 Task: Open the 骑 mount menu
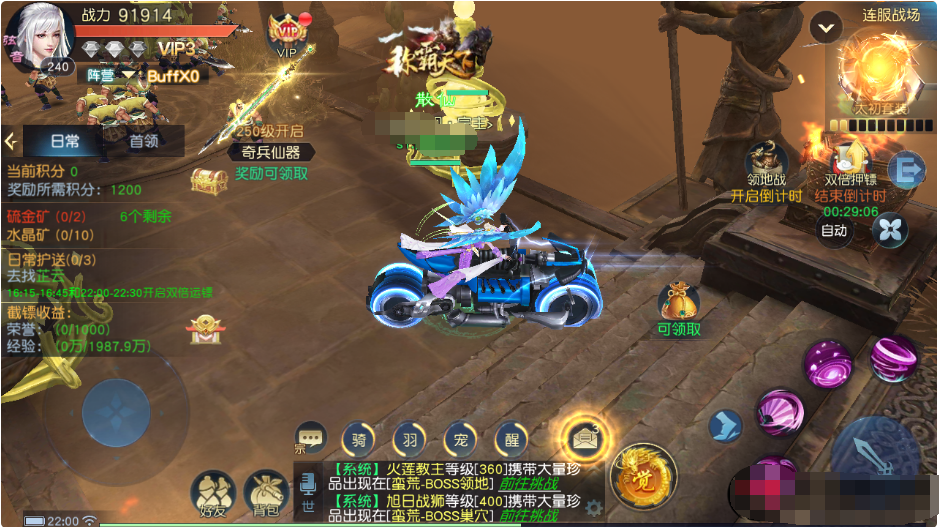coord(359,438)
